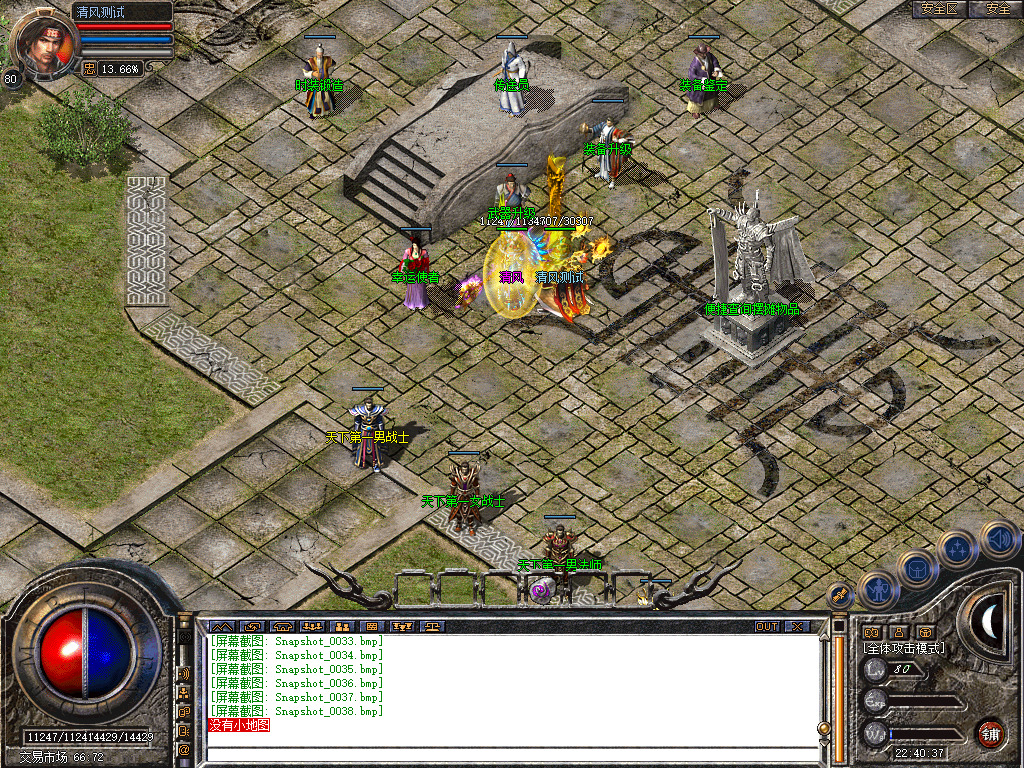Click the small orange satellite icon

click(840, 596)
